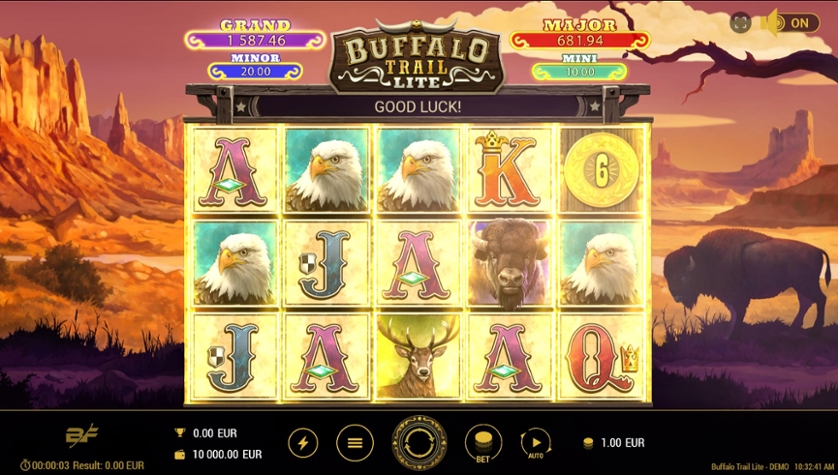
Task: Start AUTO play spins
Action: pyautogui.click(x=536, y=442)
